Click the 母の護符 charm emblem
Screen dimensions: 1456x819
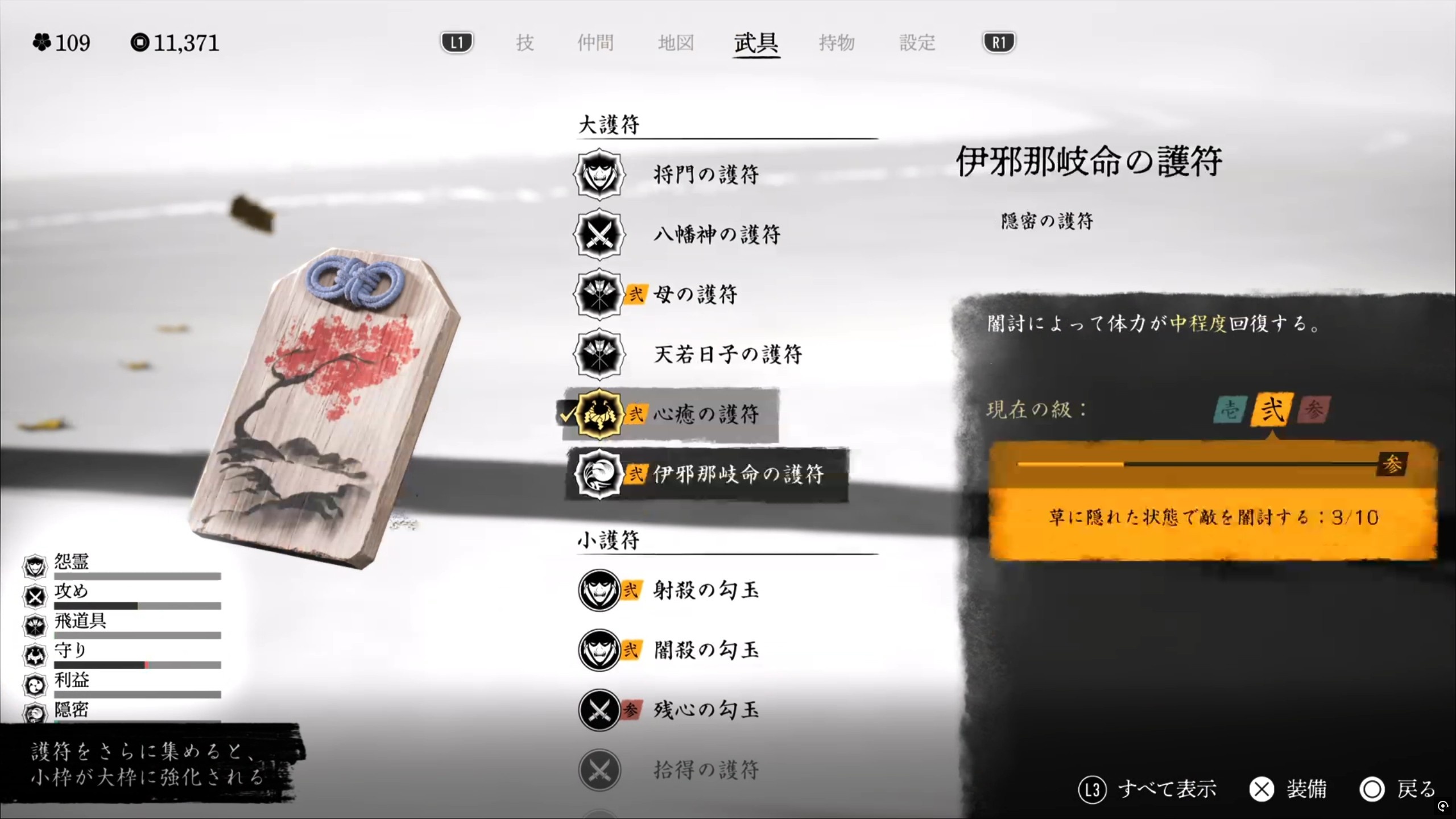coord(599,295)
